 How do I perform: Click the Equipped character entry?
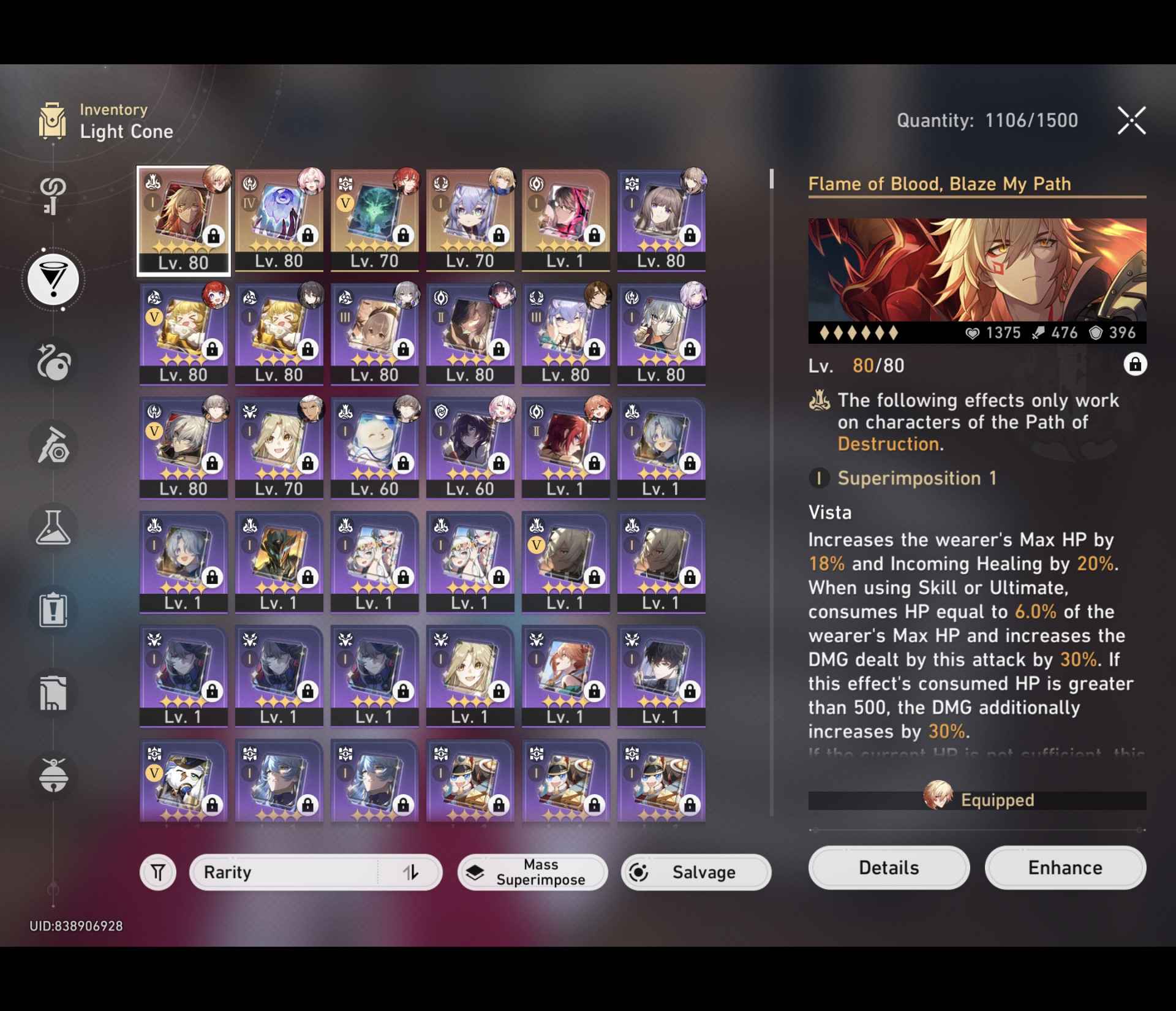[x=976, y=800]
